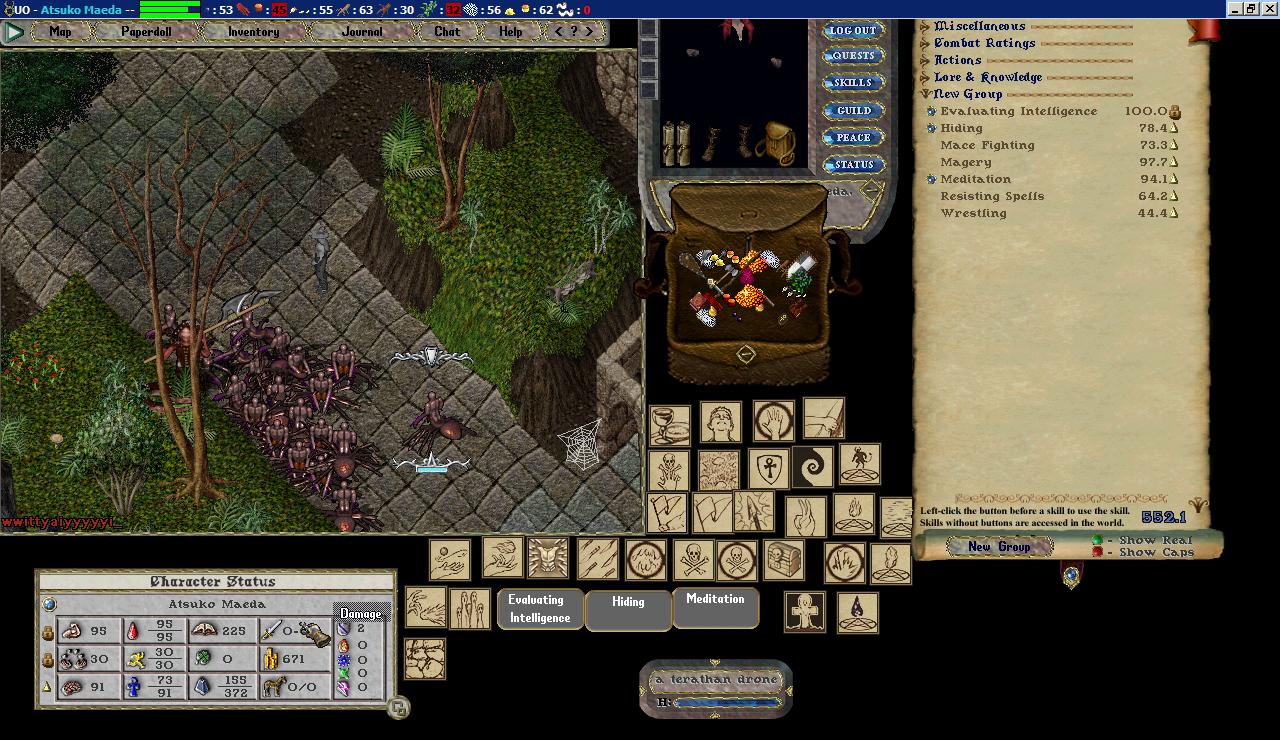Expand the Miscellaneous skill group
The width and height of the screenshot is (1280, 740).
click(925, 26)
